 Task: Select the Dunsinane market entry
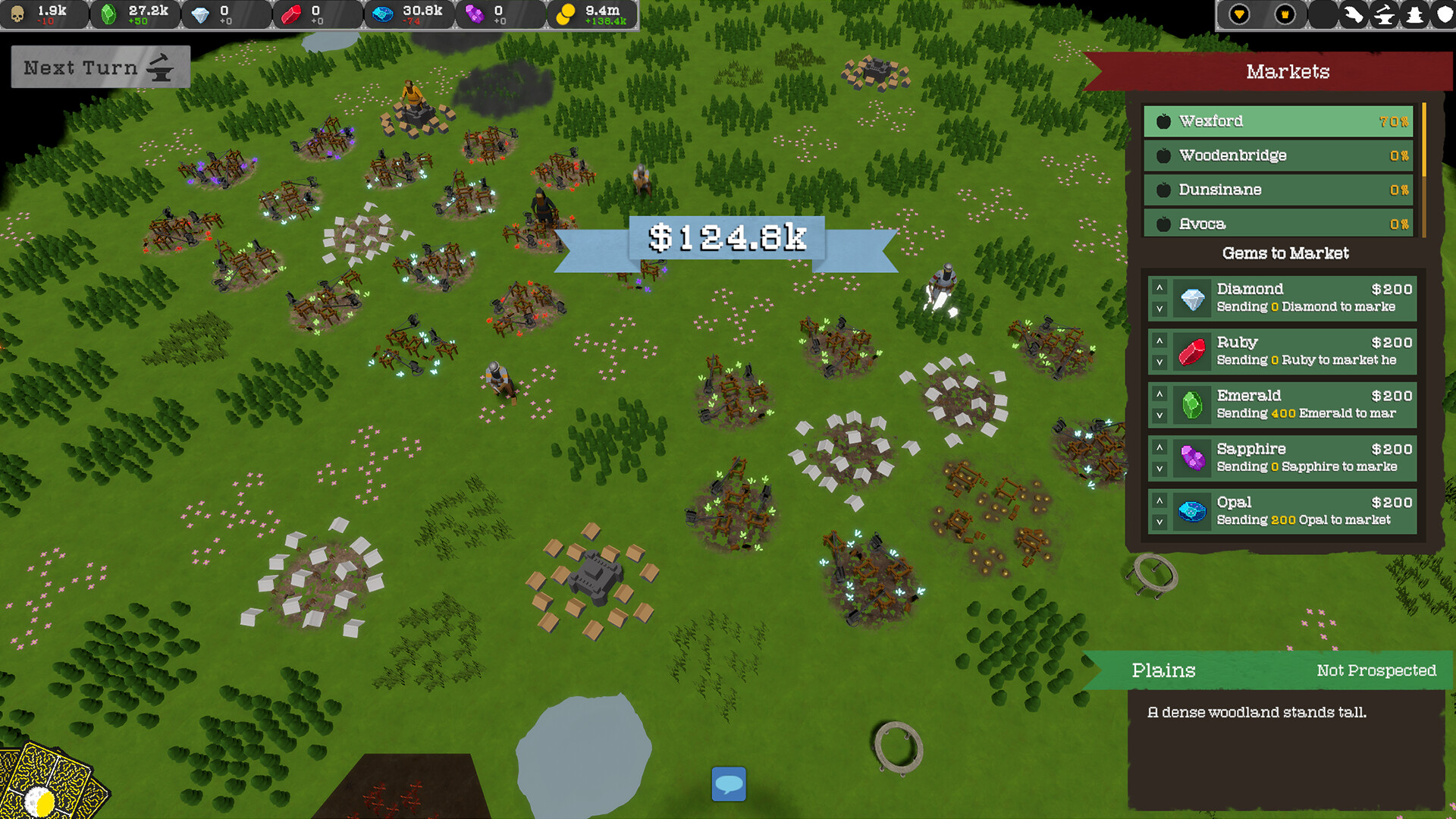(1278, 190)
